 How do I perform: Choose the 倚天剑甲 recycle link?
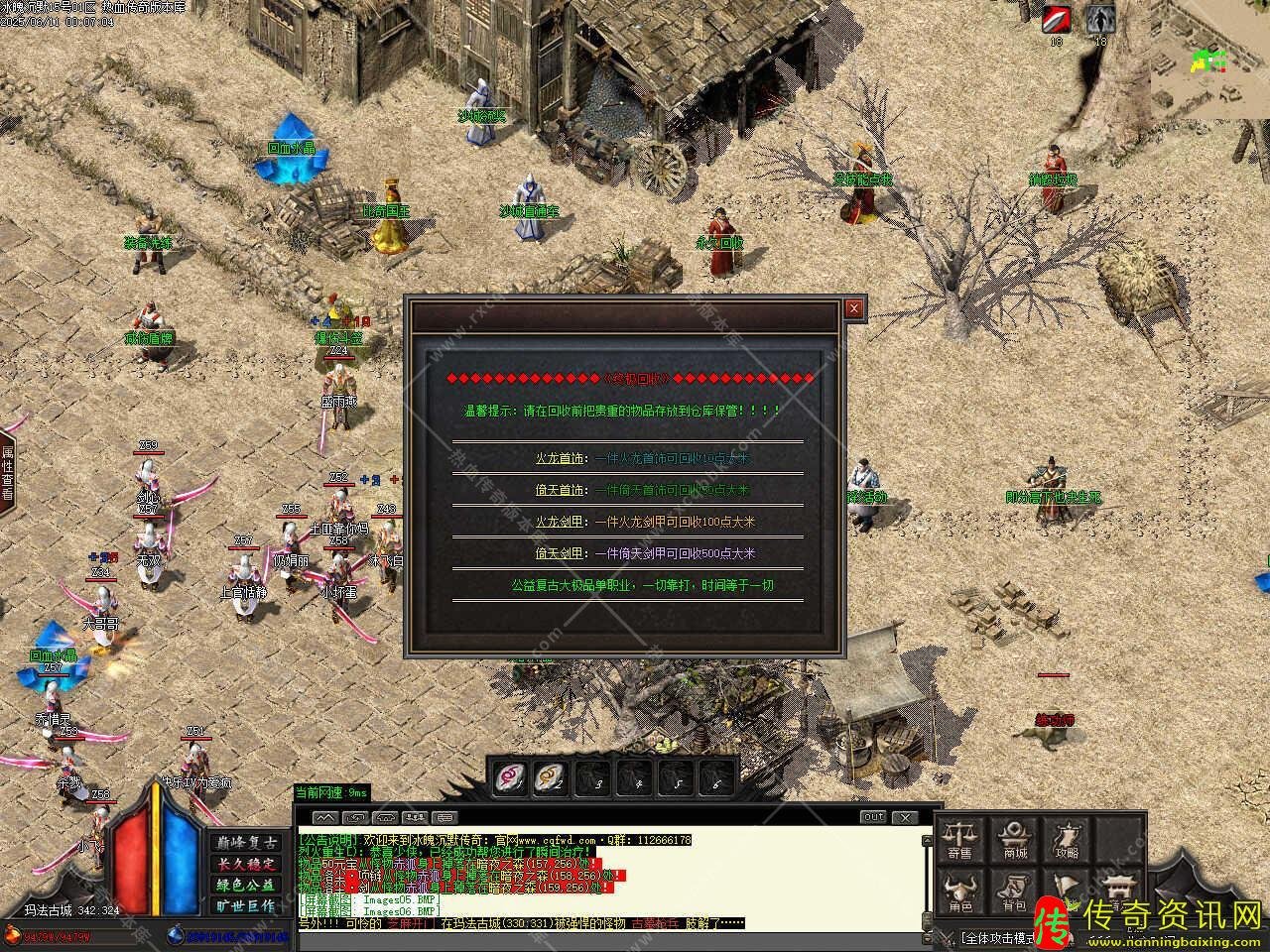pos(560,553)
